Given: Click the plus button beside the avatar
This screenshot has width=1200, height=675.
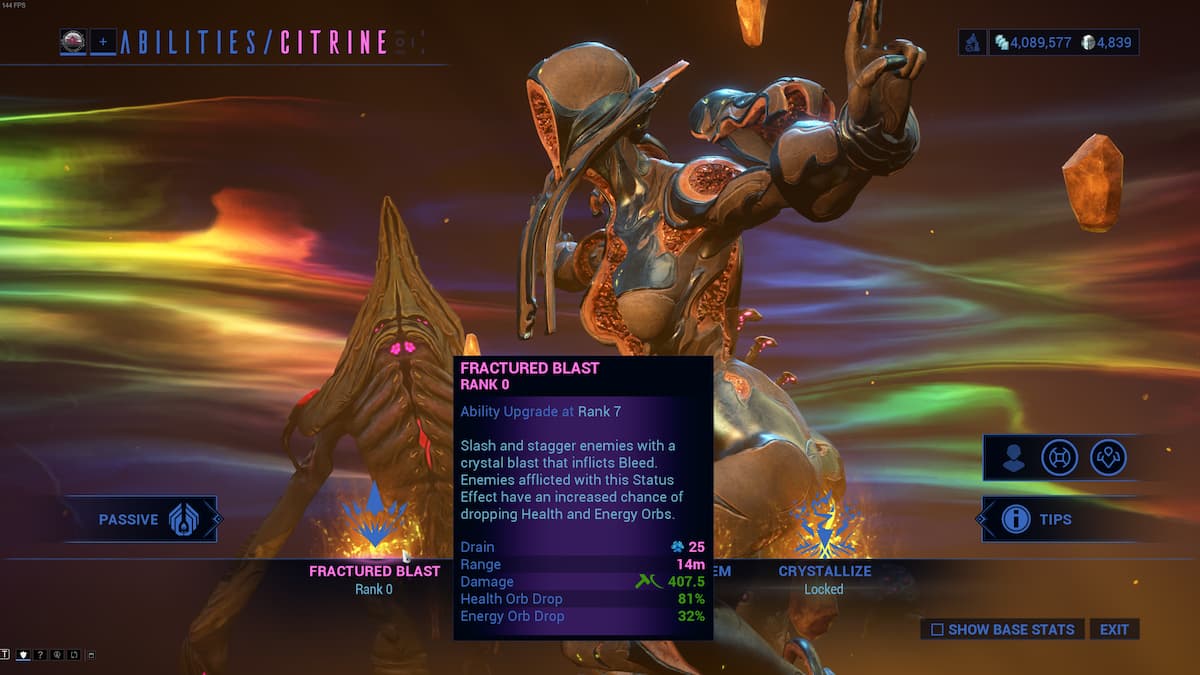Looking at the screenshot, I should 103,42.
